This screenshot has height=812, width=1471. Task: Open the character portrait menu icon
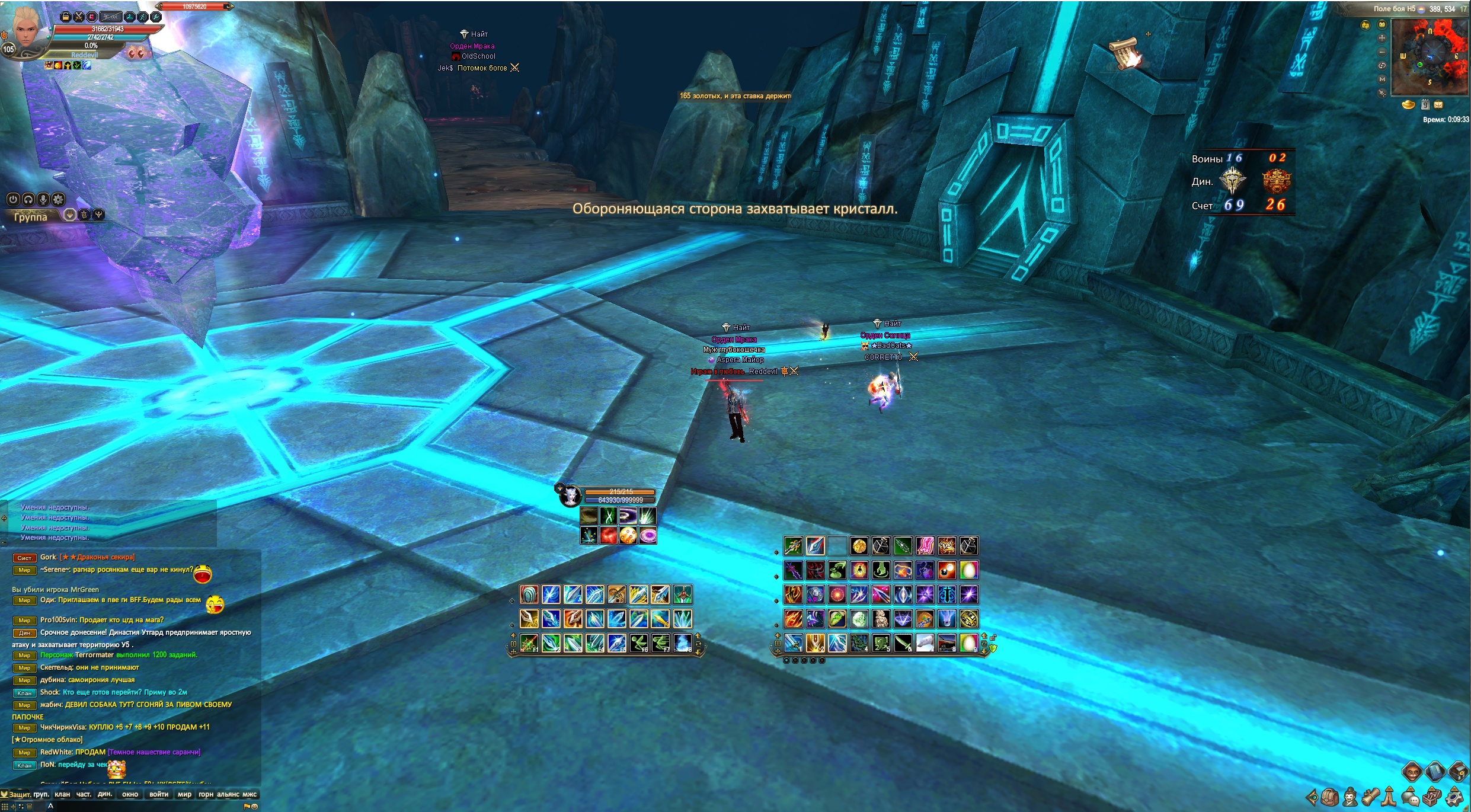(x=1350, y=797)
